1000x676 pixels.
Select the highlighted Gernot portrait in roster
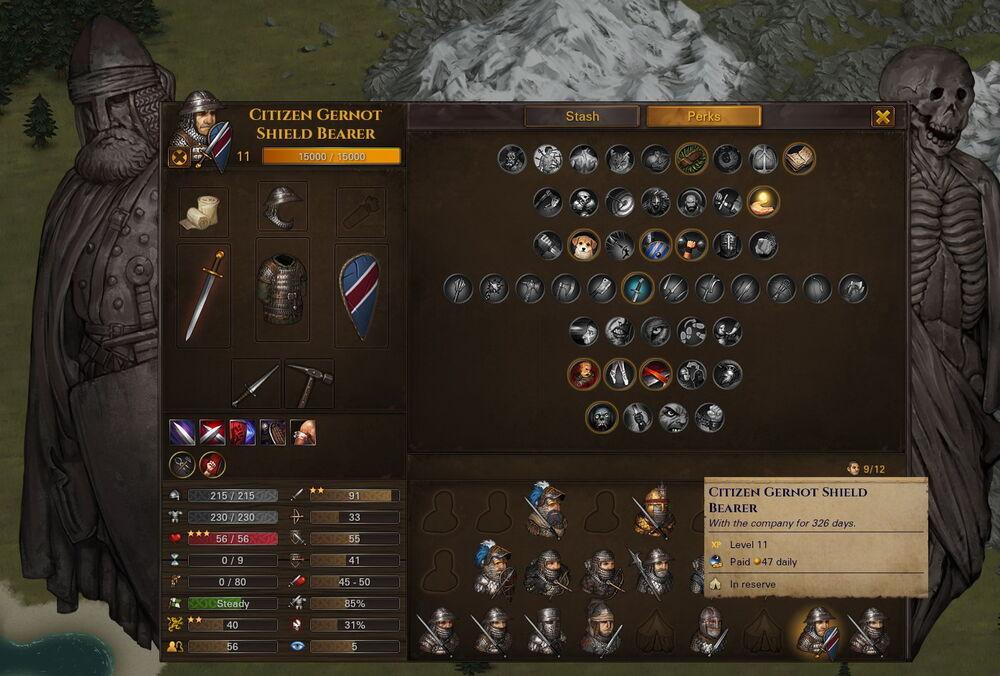pos(817,632)
